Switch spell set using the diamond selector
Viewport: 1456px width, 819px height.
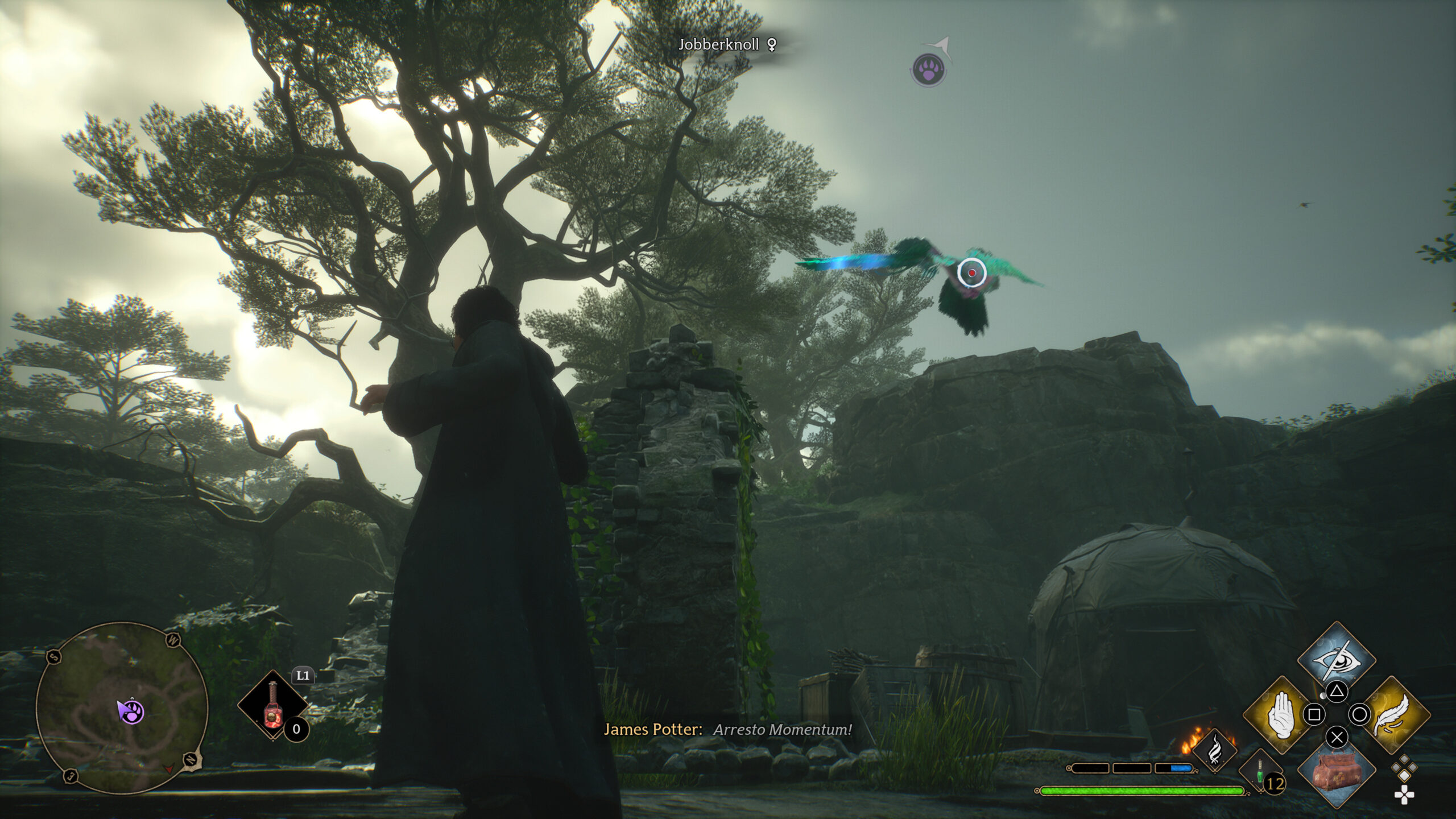[1404, 768]
